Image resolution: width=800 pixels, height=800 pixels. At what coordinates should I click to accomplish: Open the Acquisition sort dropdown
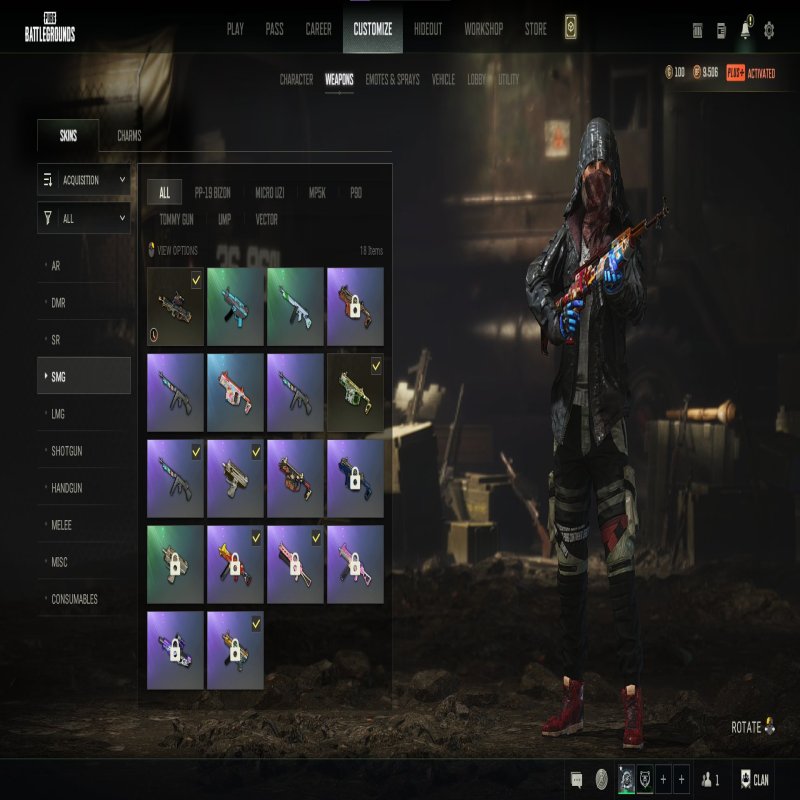tap(84, 180)
